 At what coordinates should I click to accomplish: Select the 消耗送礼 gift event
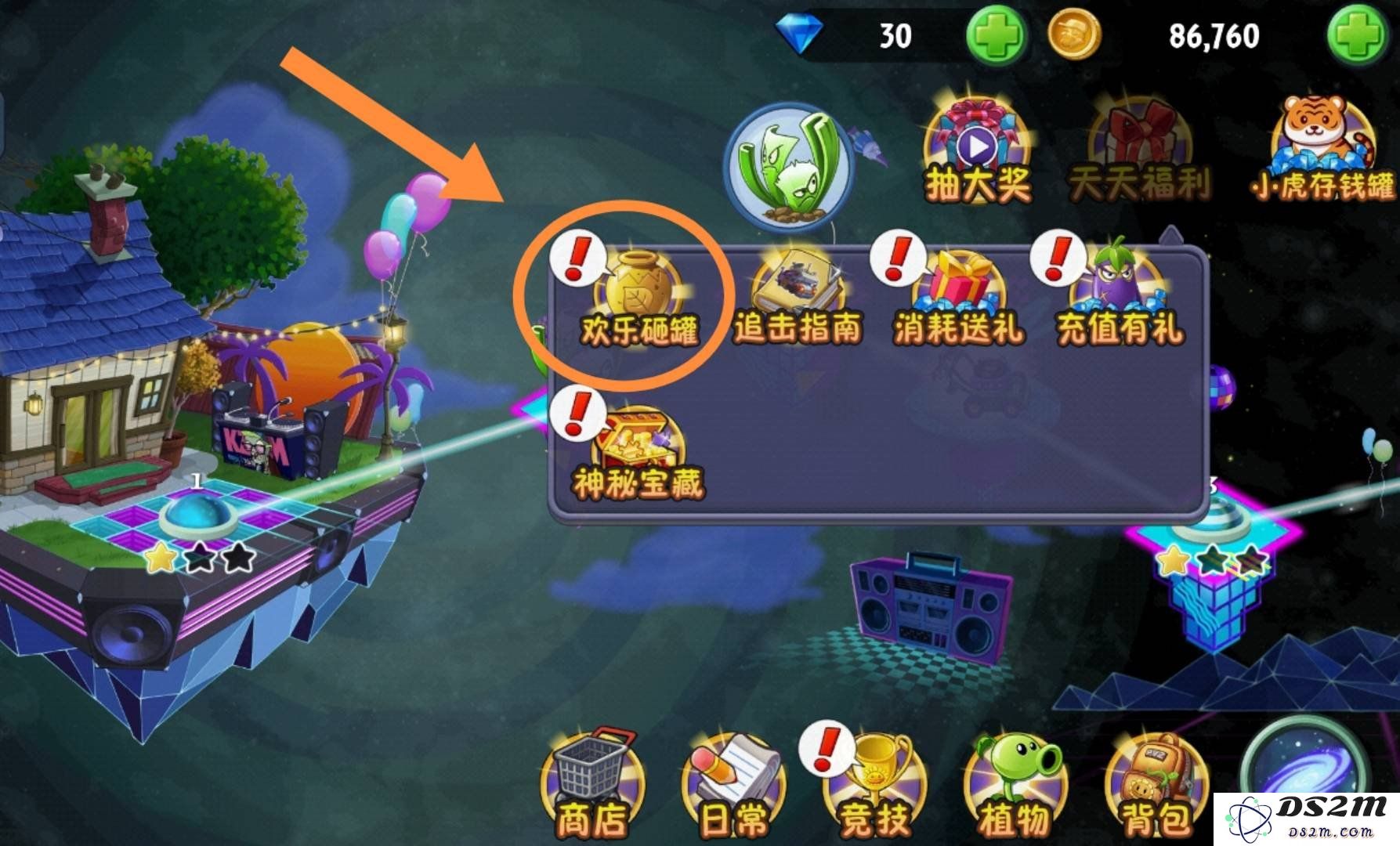[x=958, y=300]
